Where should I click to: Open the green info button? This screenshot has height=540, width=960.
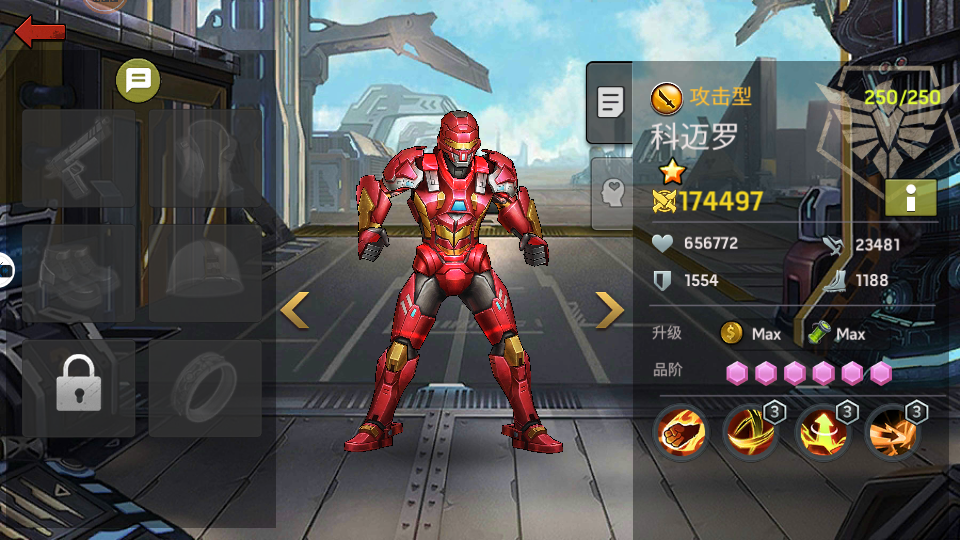point(910,198)
